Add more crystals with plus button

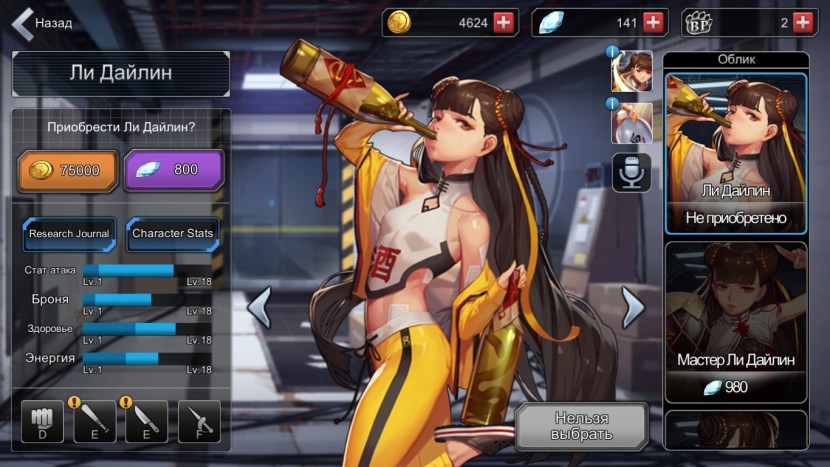coord(654,22)
